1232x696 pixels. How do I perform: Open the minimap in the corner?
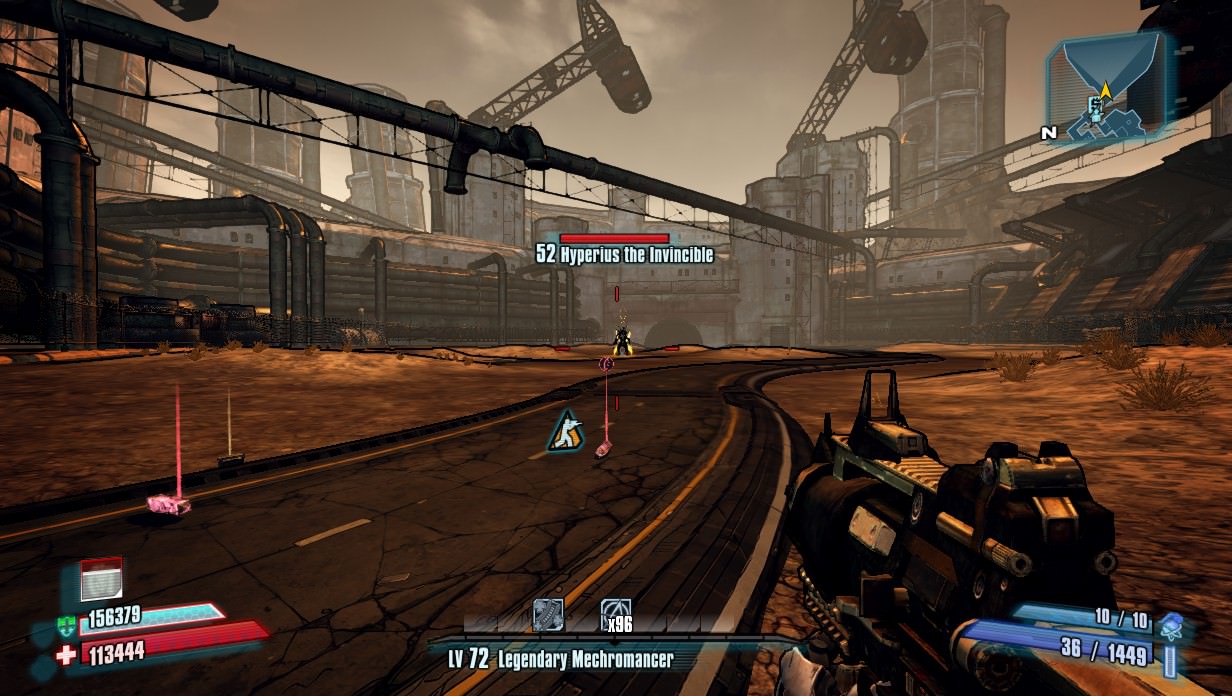coord(1105,86)
